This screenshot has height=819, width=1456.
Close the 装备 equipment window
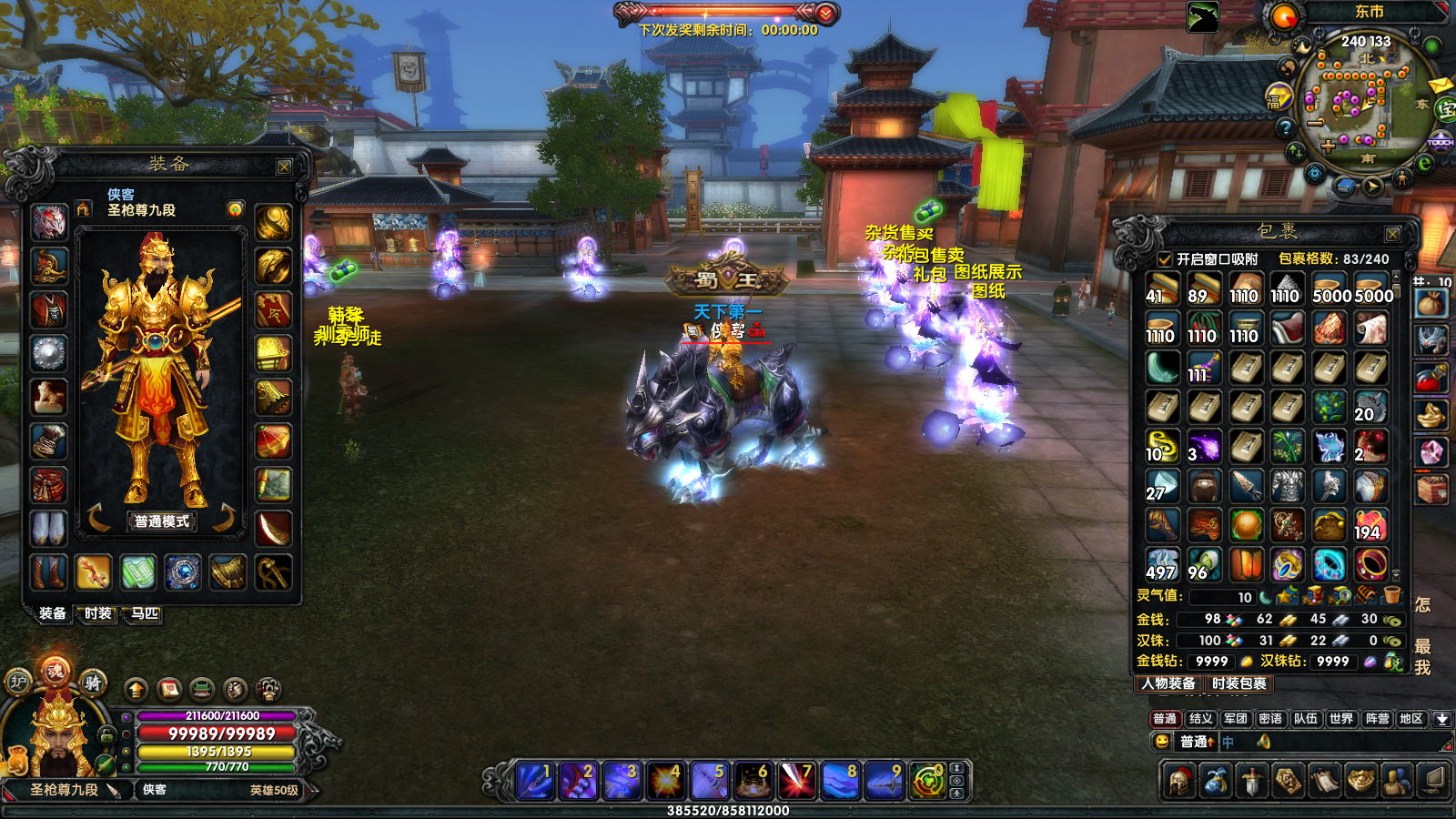click(284, 167)
